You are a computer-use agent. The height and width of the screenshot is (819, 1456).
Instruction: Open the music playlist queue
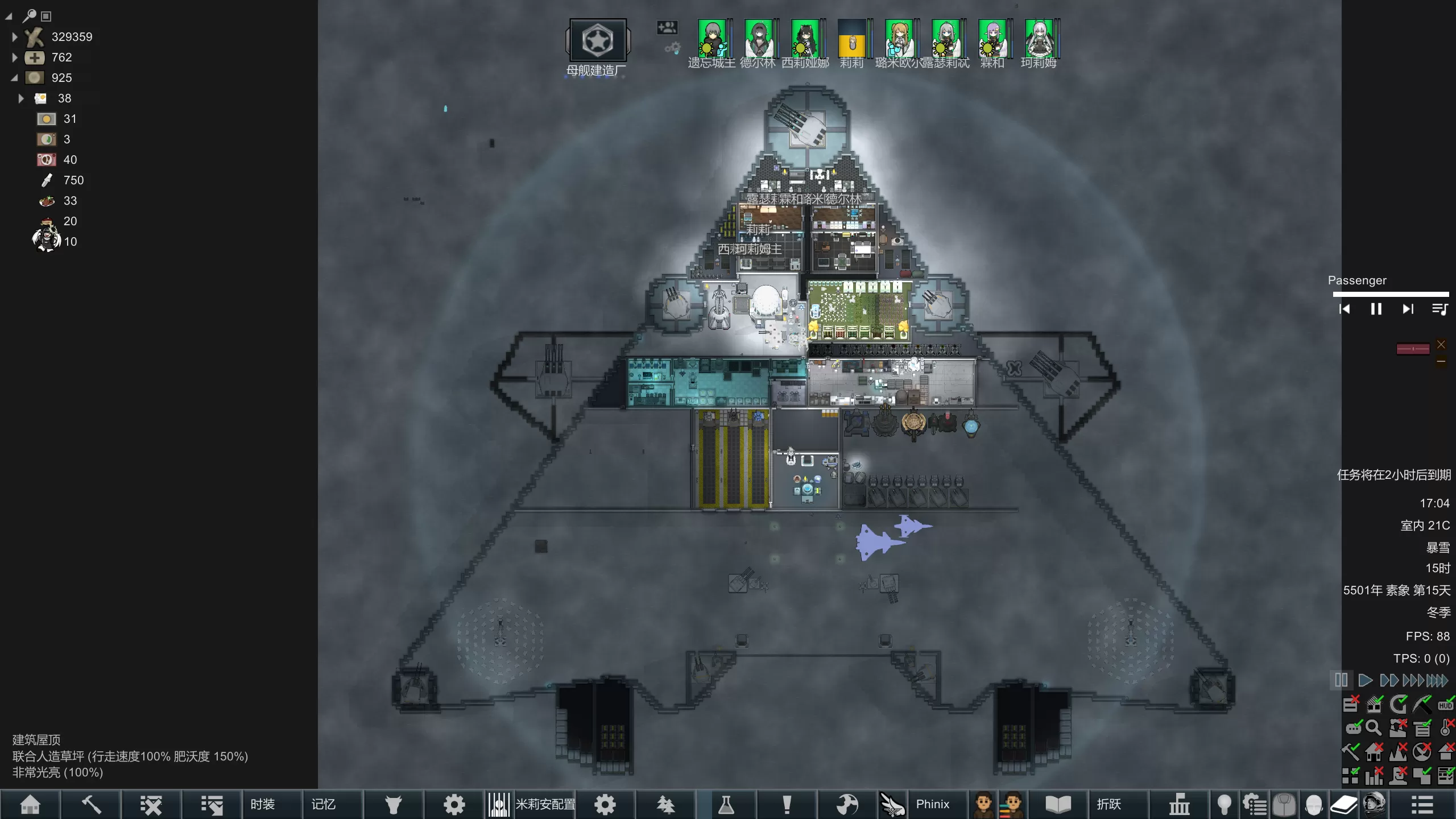point(1440,309)
